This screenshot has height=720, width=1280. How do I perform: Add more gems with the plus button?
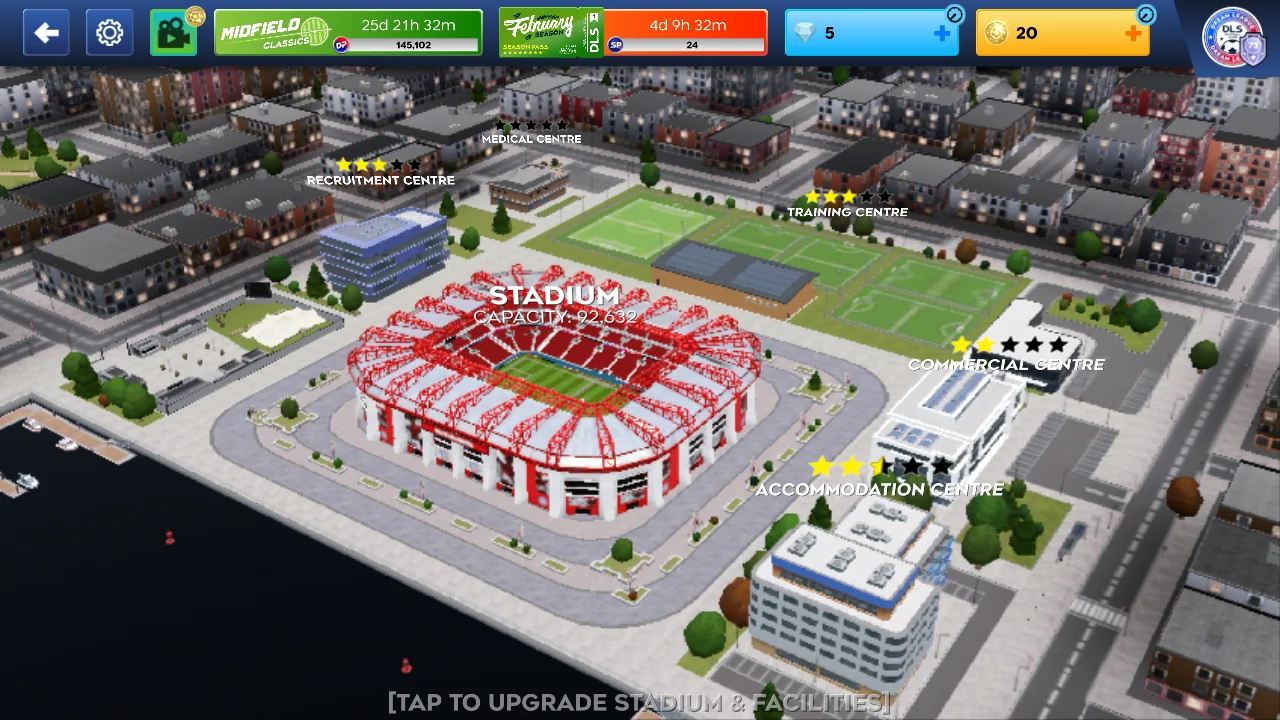(942, 34)
